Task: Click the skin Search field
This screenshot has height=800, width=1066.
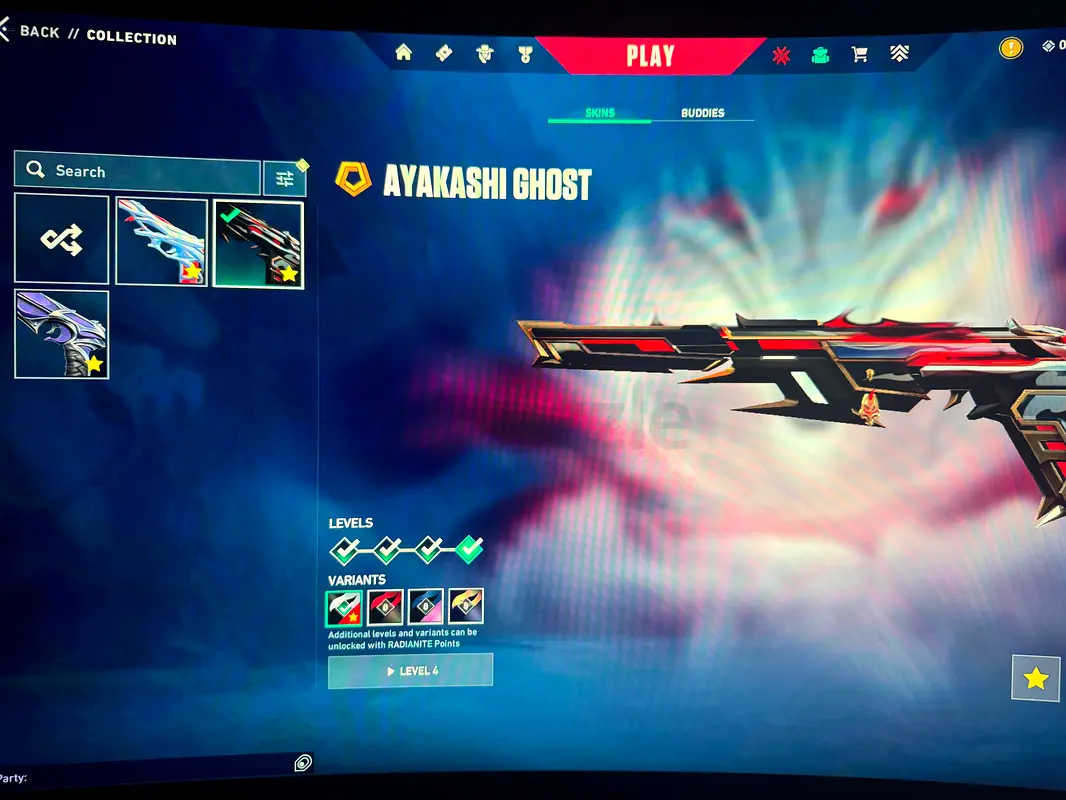Action: (x=137, y=171)
